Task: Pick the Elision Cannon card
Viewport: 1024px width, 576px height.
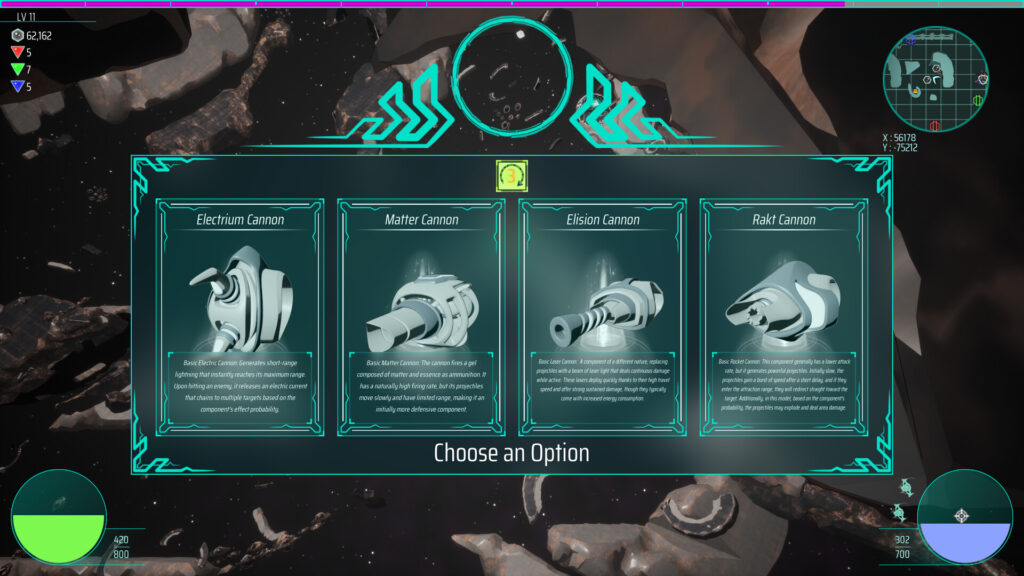Action: point(602,317)
